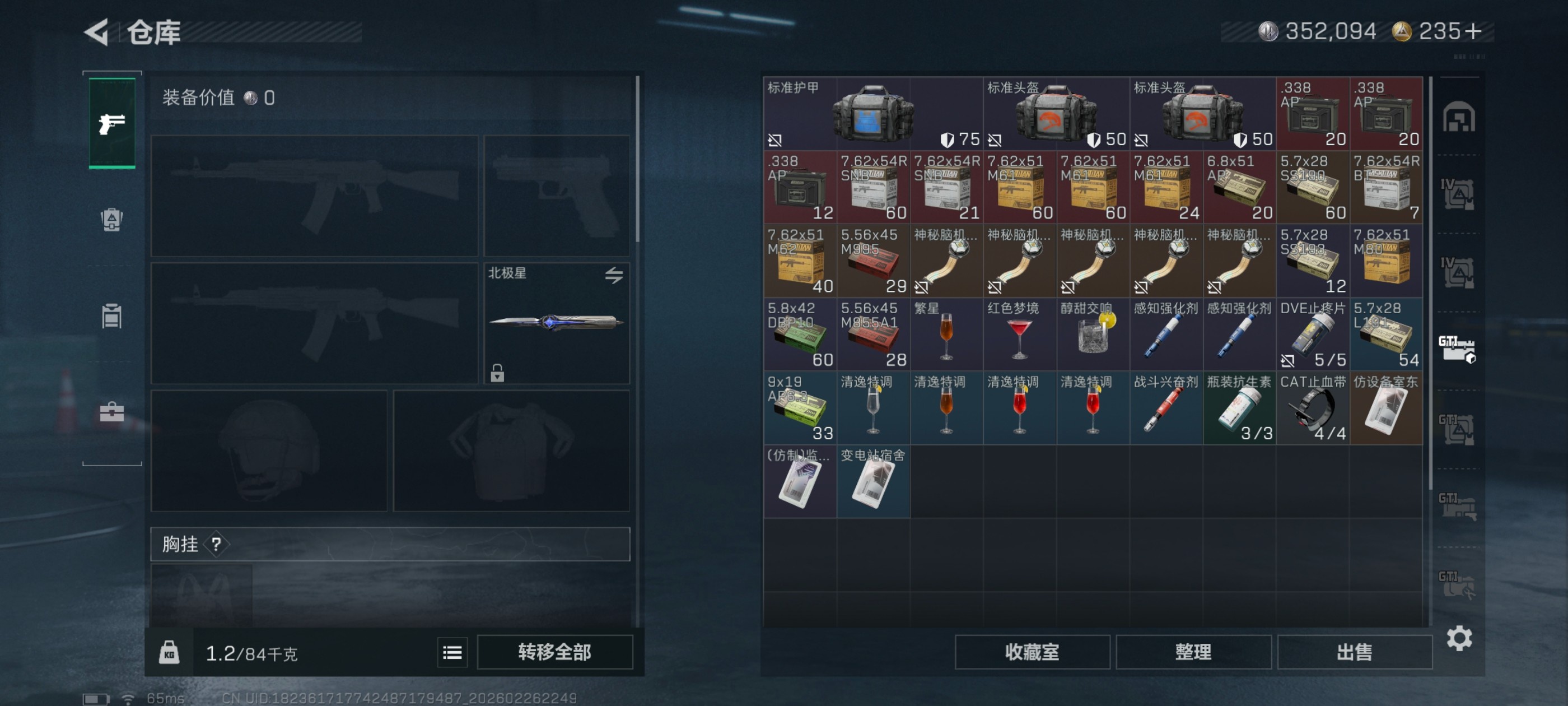1568x706 pixels.
Task: Click the 战斗兴奋剂 combat stimulant
Action: [x=1166, y=408]
